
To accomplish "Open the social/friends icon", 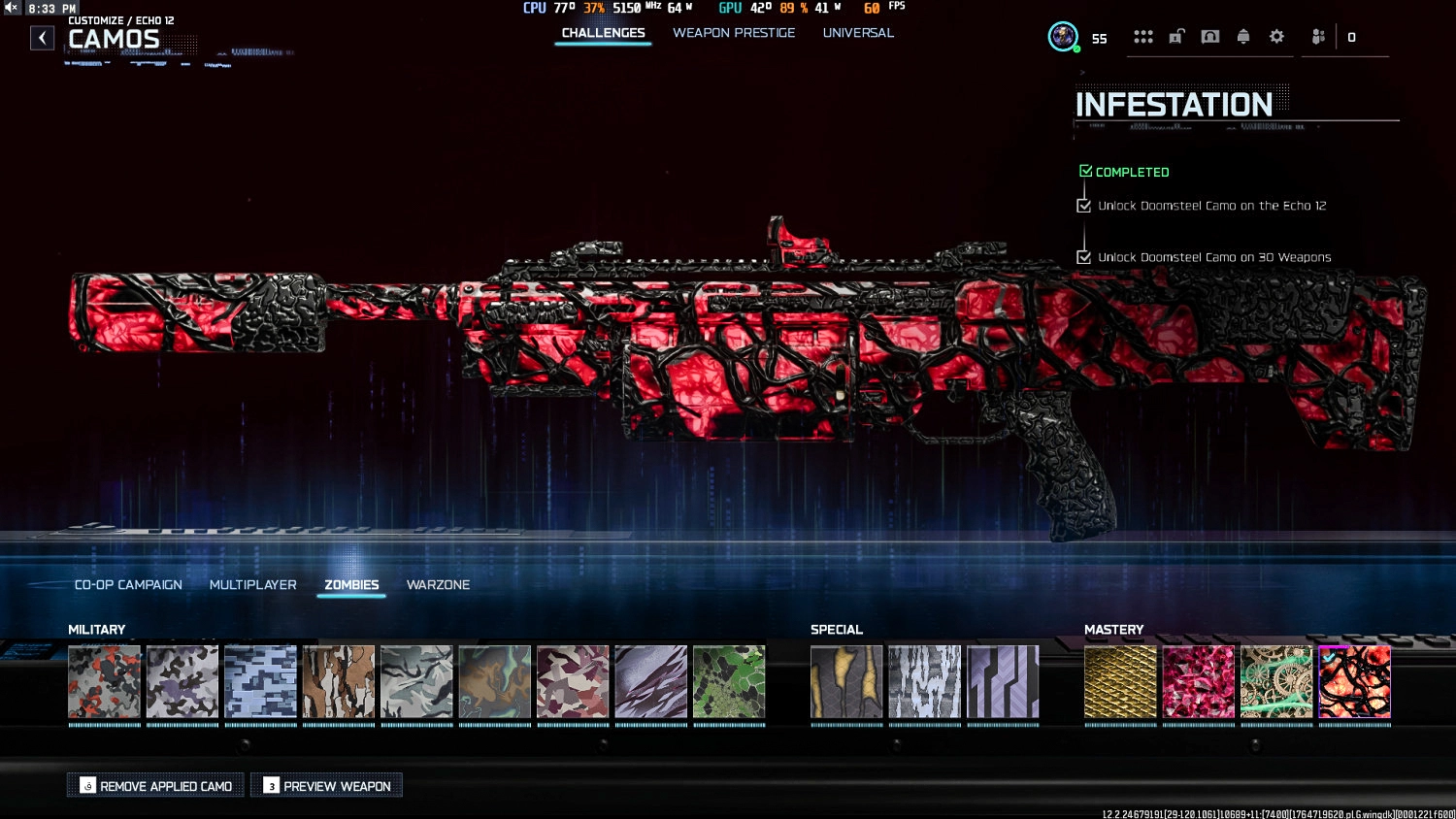I will [x=1317, y=37].
